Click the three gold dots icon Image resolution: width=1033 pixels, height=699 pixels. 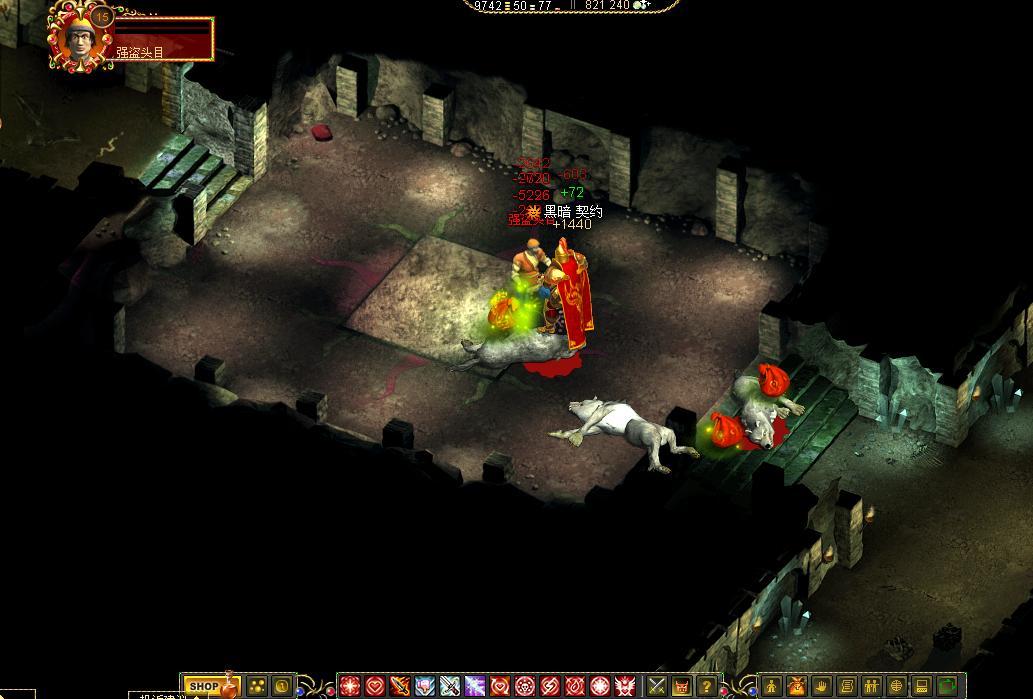(257, 687)
